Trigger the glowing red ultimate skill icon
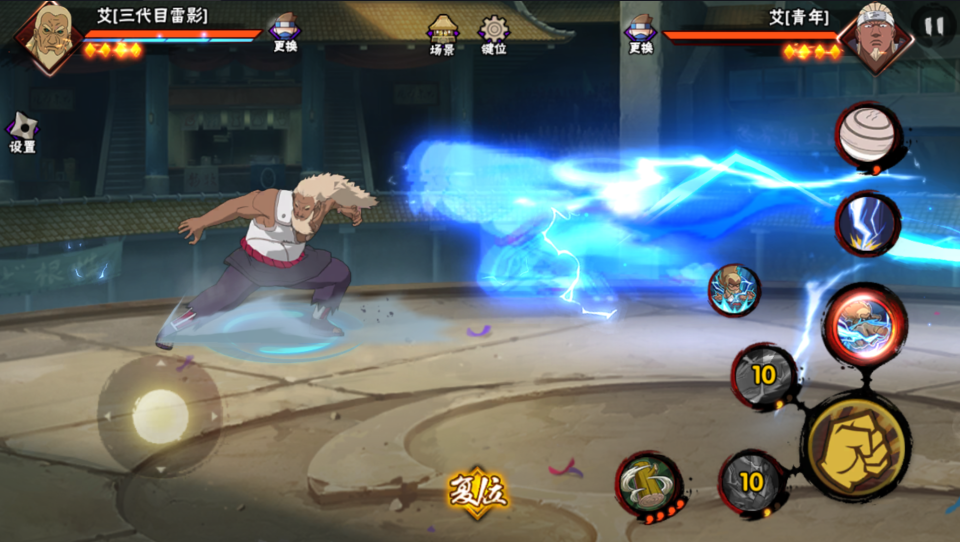 coord(864,324)
